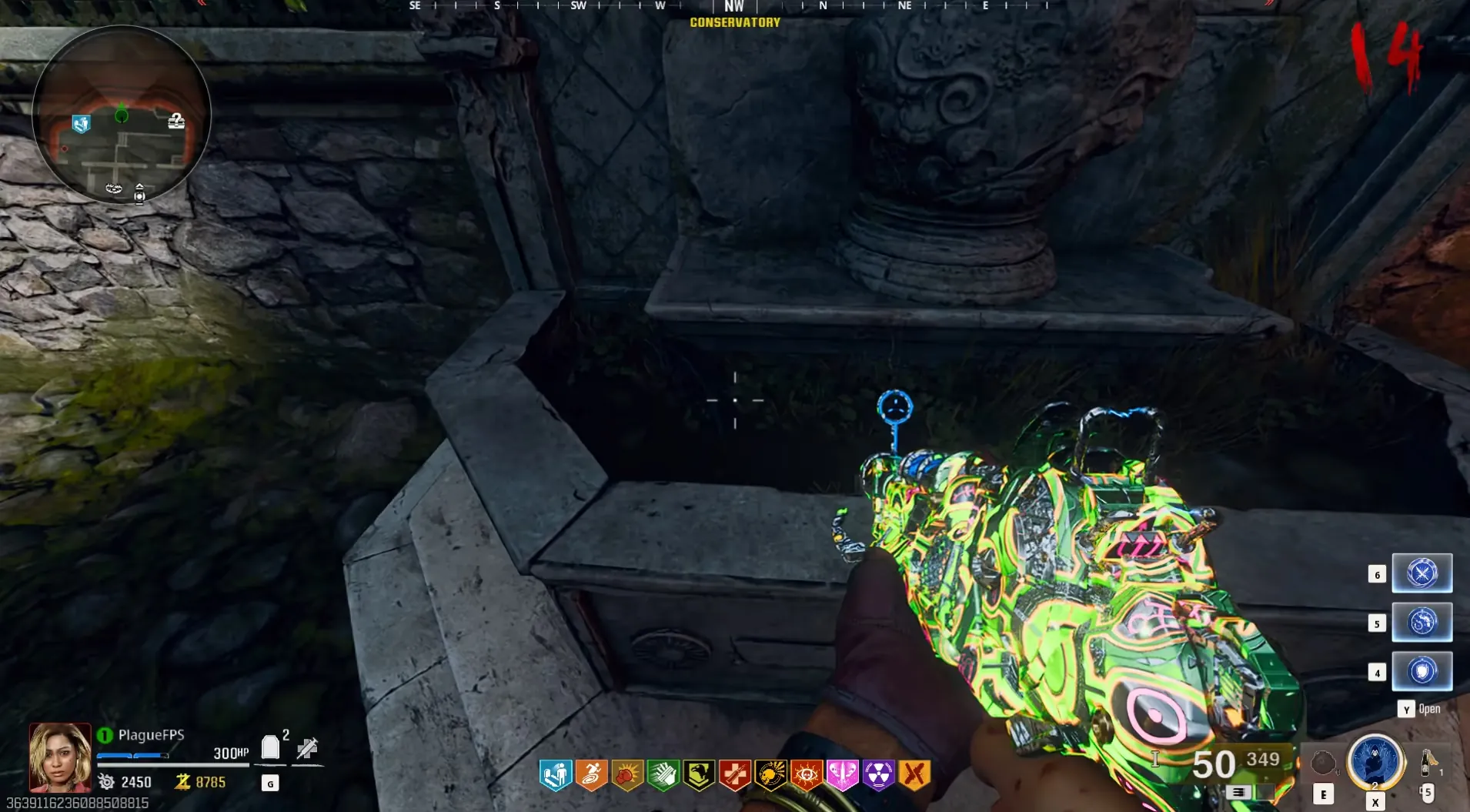Select the Mystery Box marker on the minimap

(176, 121)
